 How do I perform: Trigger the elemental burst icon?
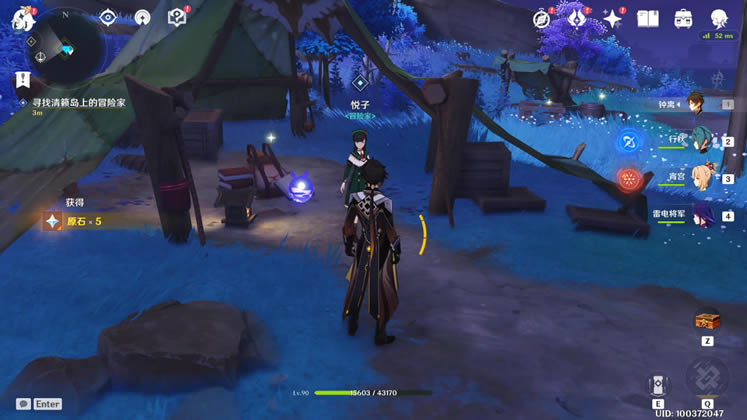707,381
